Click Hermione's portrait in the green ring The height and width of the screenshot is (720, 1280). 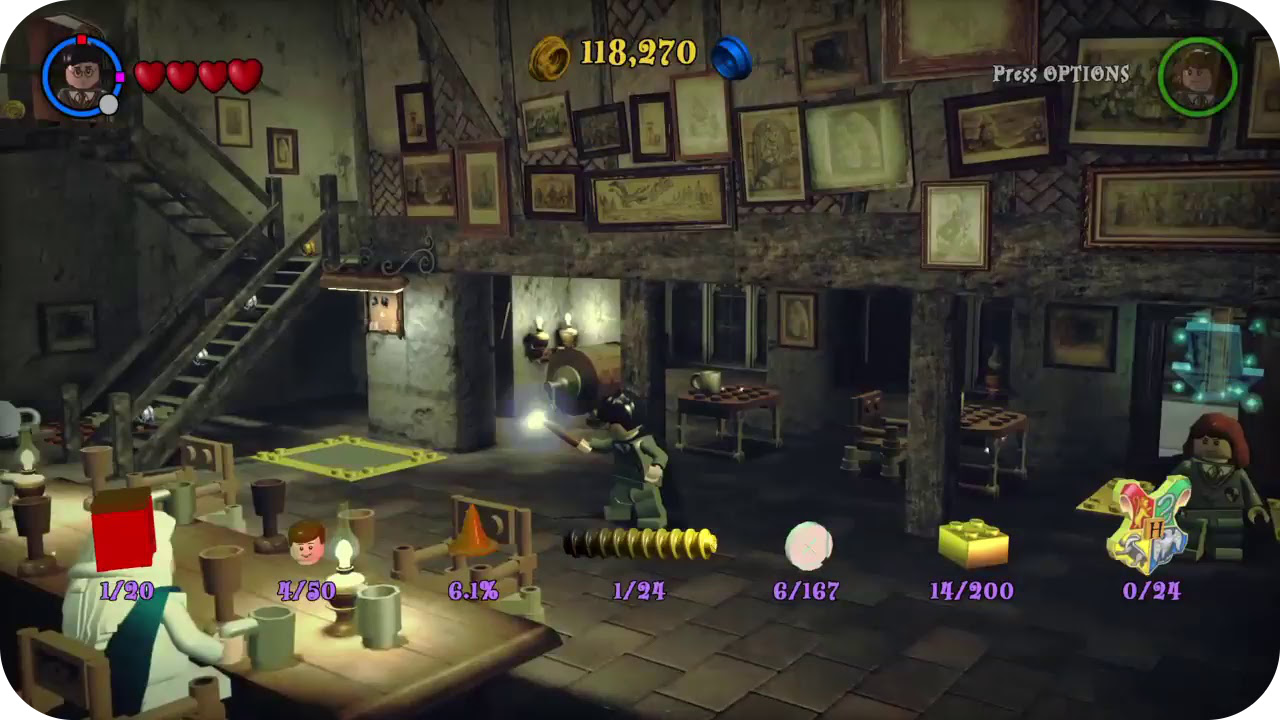point(1196,77)
